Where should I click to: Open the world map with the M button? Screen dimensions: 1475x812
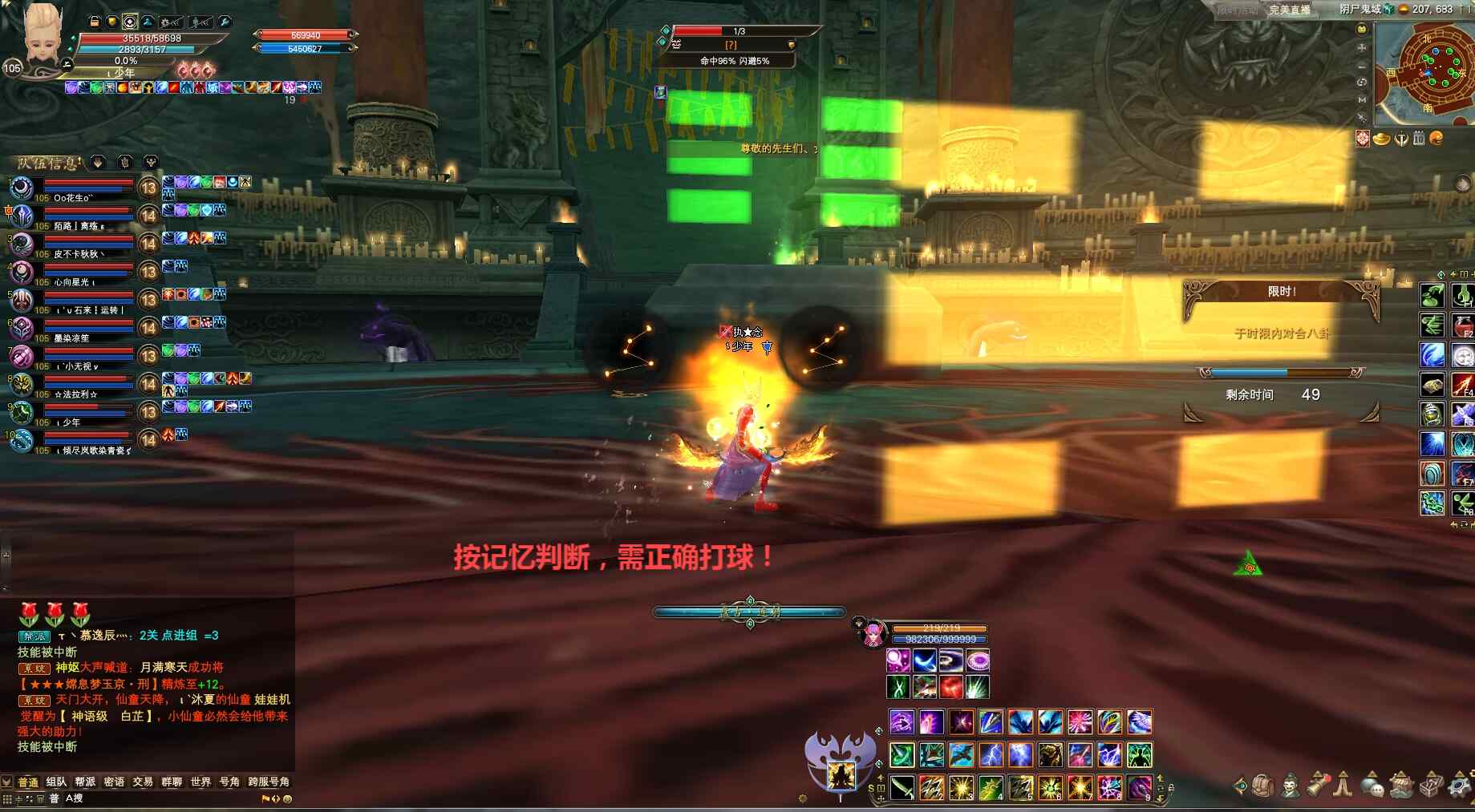point(1361,99)
